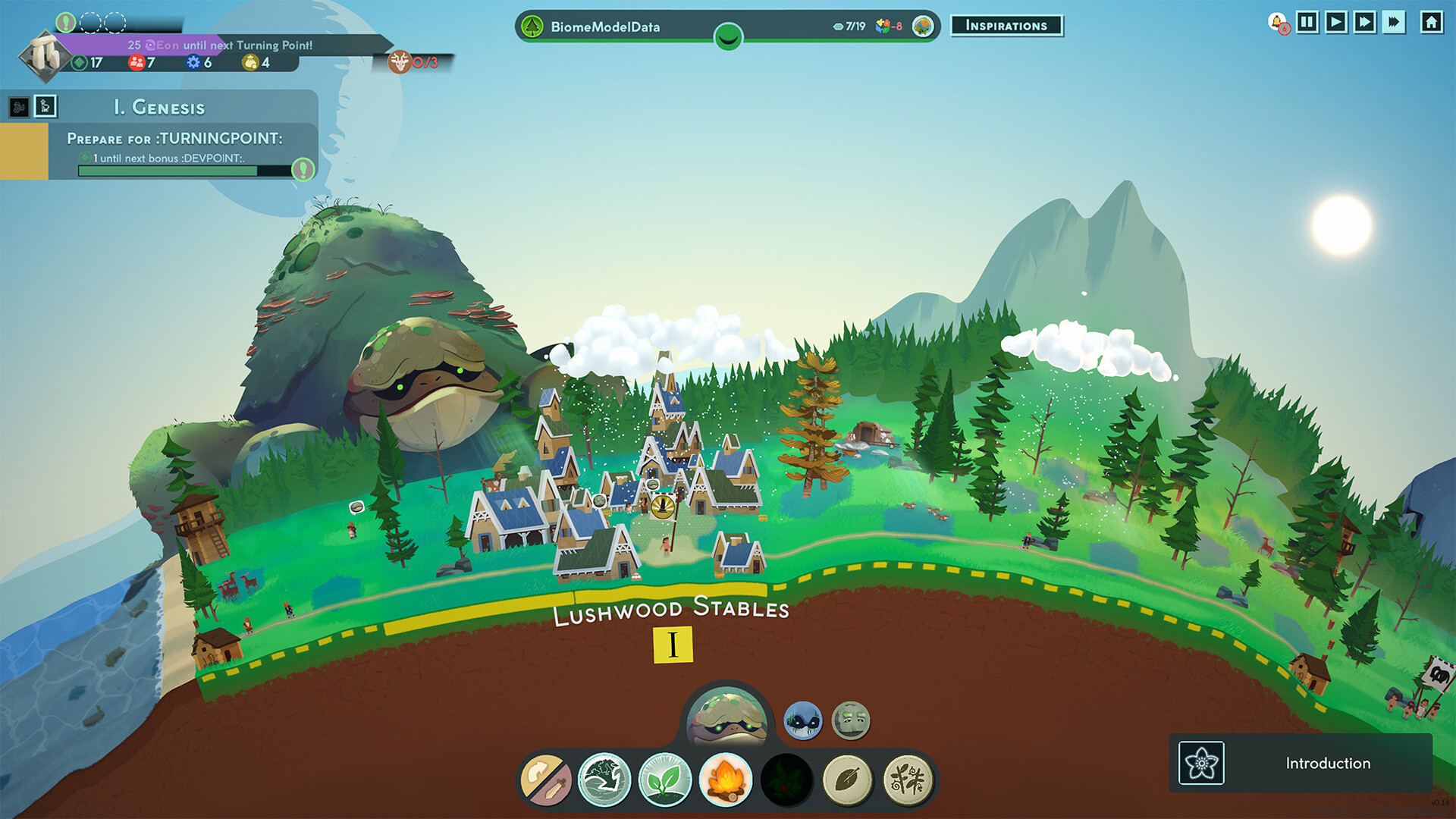The width and height of the screenshot is (1456, 819).
Task: Open the Inspirations panel
Action: click(x=1006, y=26)
